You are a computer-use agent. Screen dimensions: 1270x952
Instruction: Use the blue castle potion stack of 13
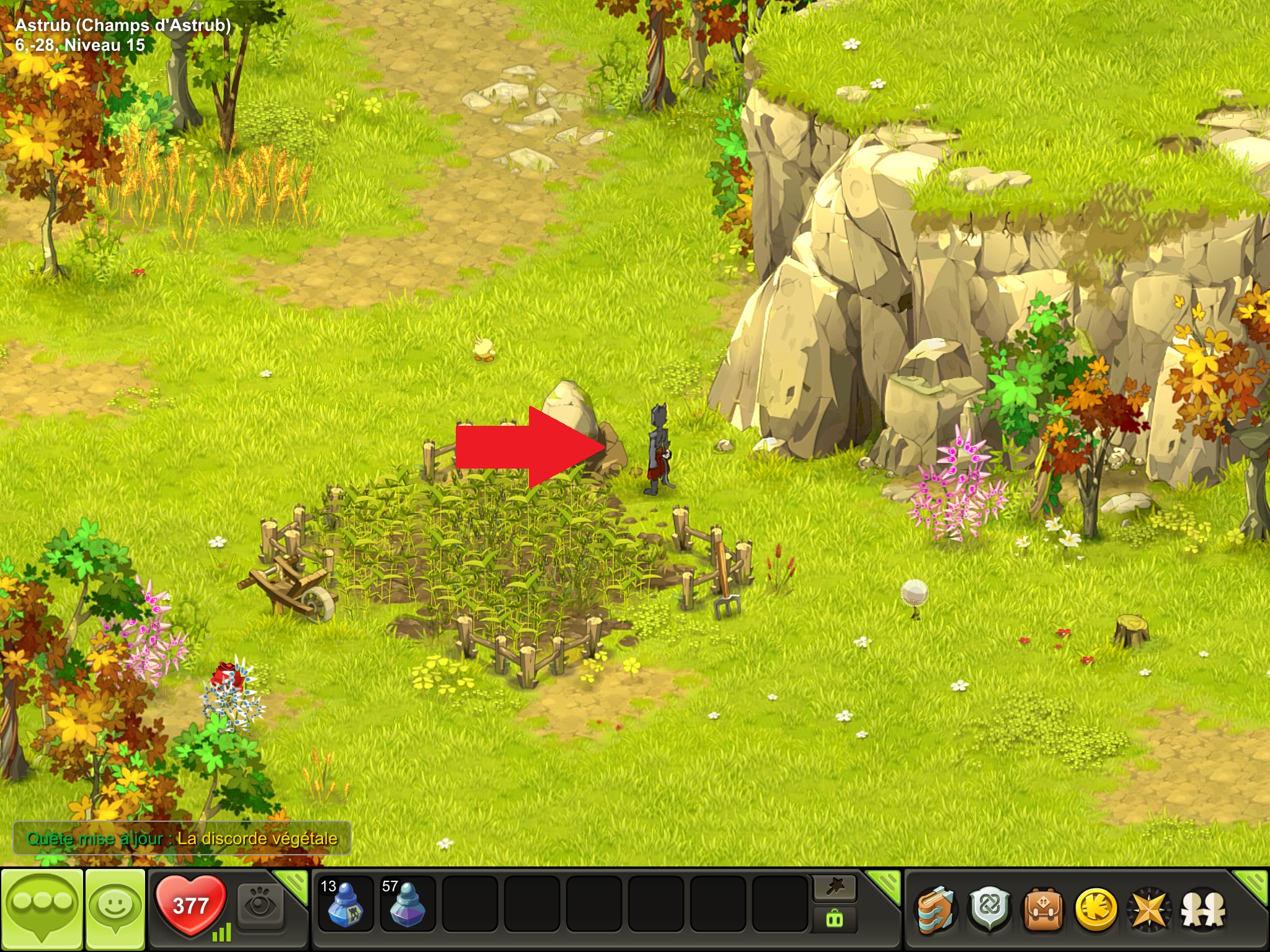point(345,904)
